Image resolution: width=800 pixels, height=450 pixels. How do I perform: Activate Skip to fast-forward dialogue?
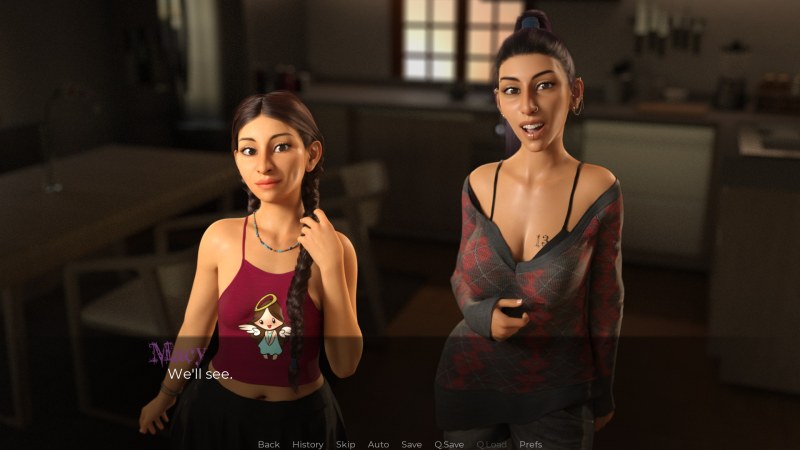click(x=345, y=444)
